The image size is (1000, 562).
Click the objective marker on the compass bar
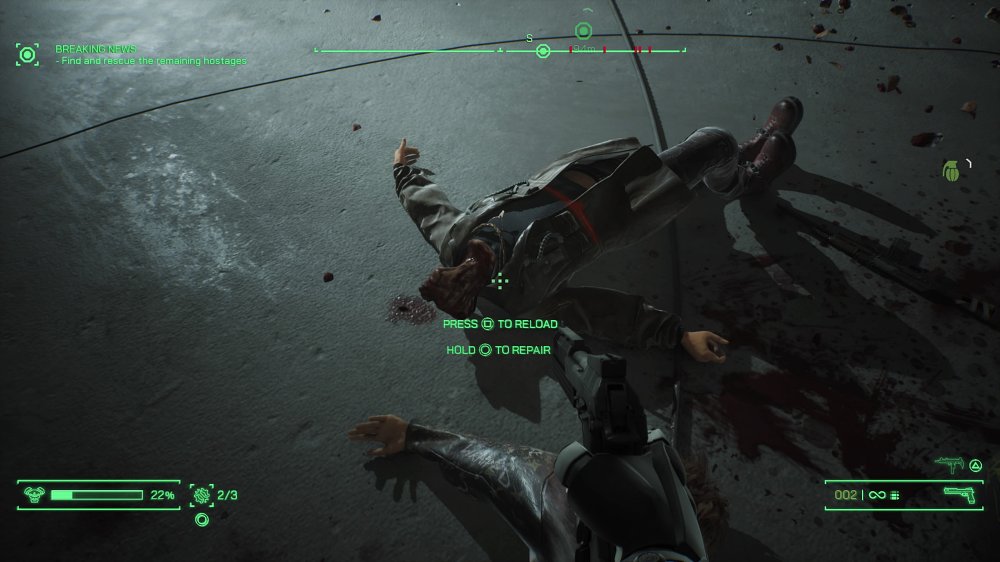coord(583,31)
